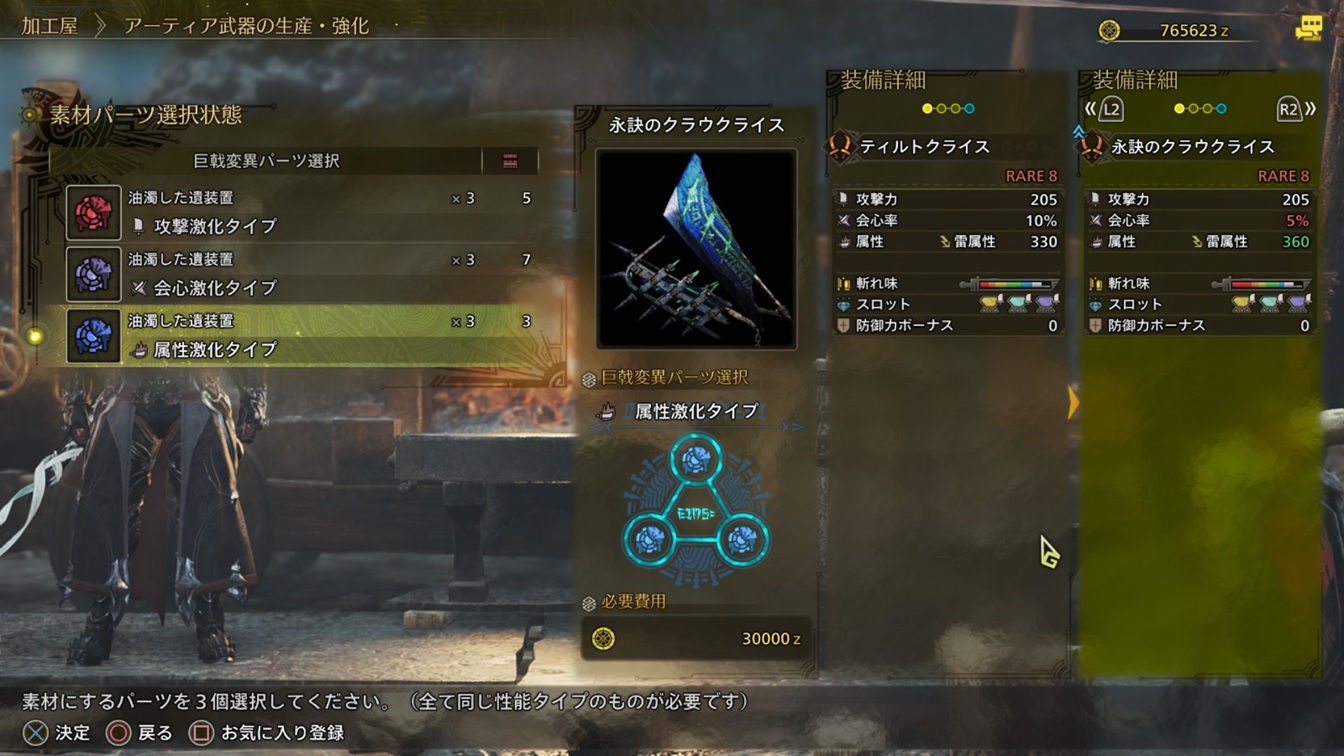Select the 属性激化タイプ selector under the preview

(x=696, y=411)
